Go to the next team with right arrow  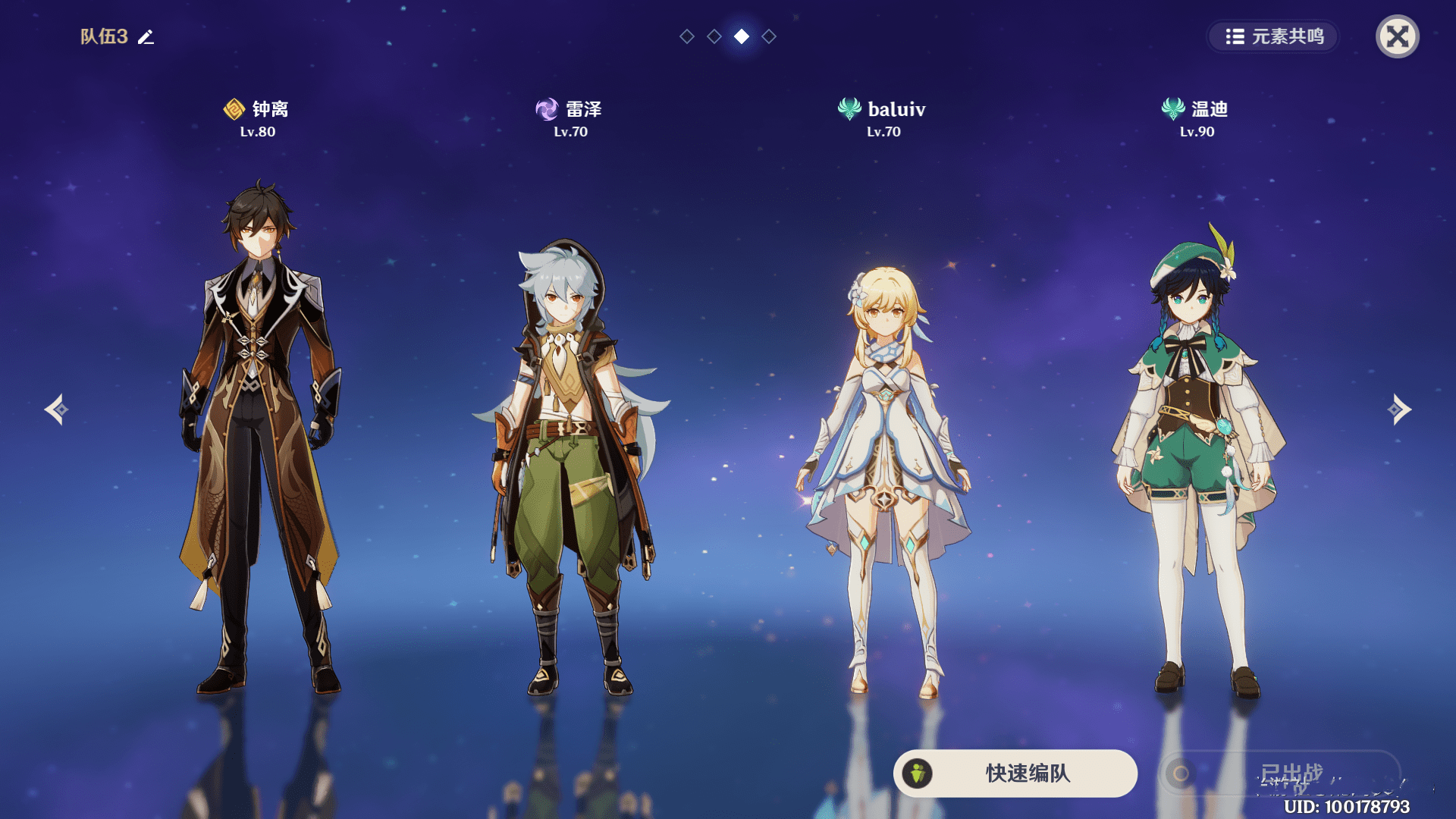click(1399, 409)
